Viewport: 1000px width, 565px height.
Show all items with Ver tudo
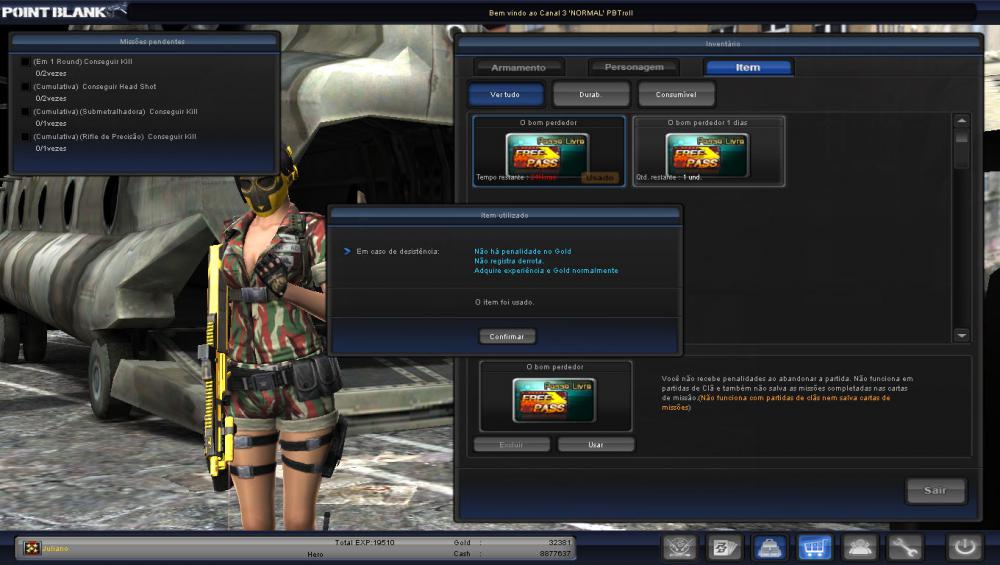(x=506, y=94)
